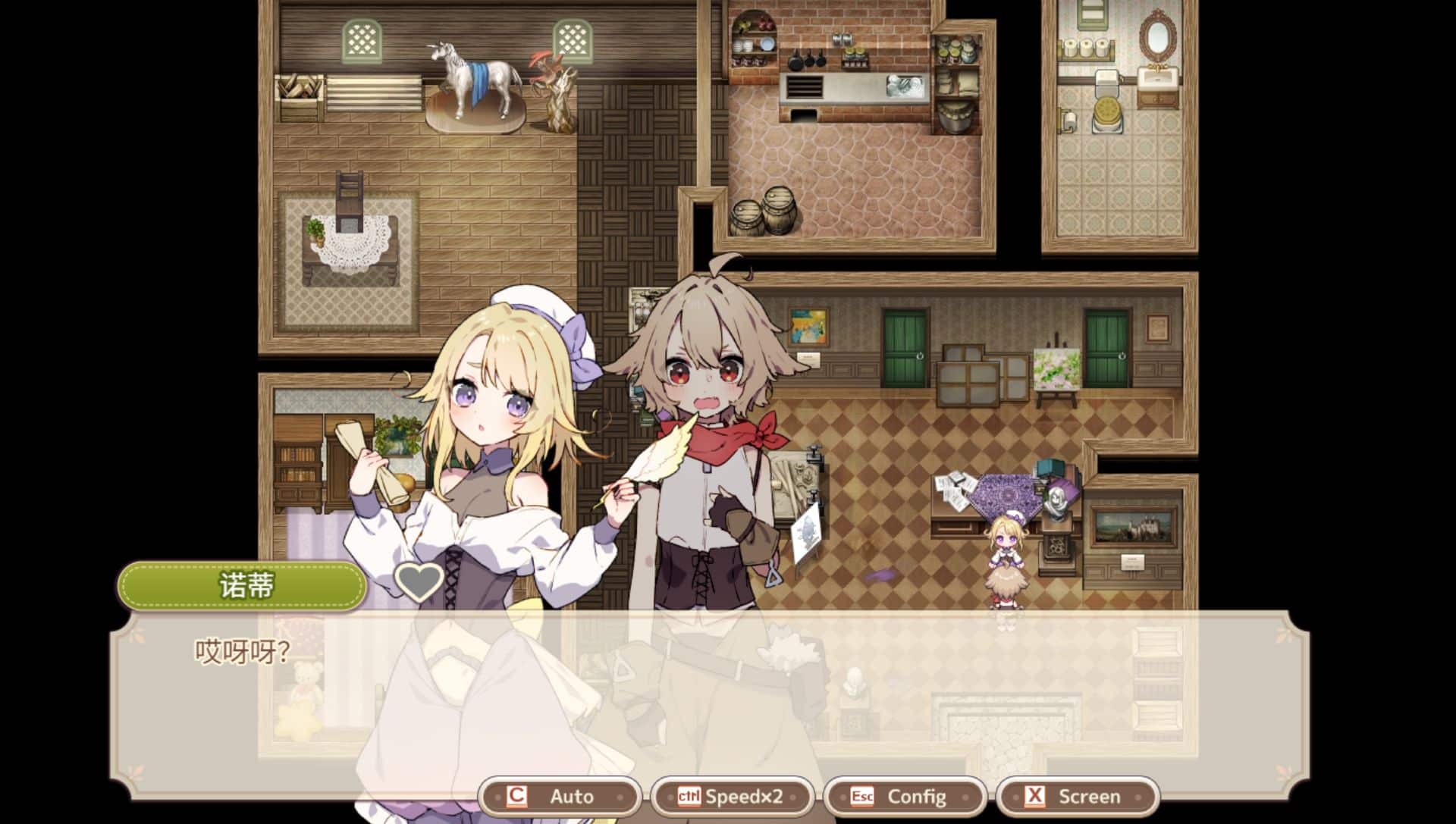
Task: Toggle Speed×2 fast-forward
Action: pos(732,796)
